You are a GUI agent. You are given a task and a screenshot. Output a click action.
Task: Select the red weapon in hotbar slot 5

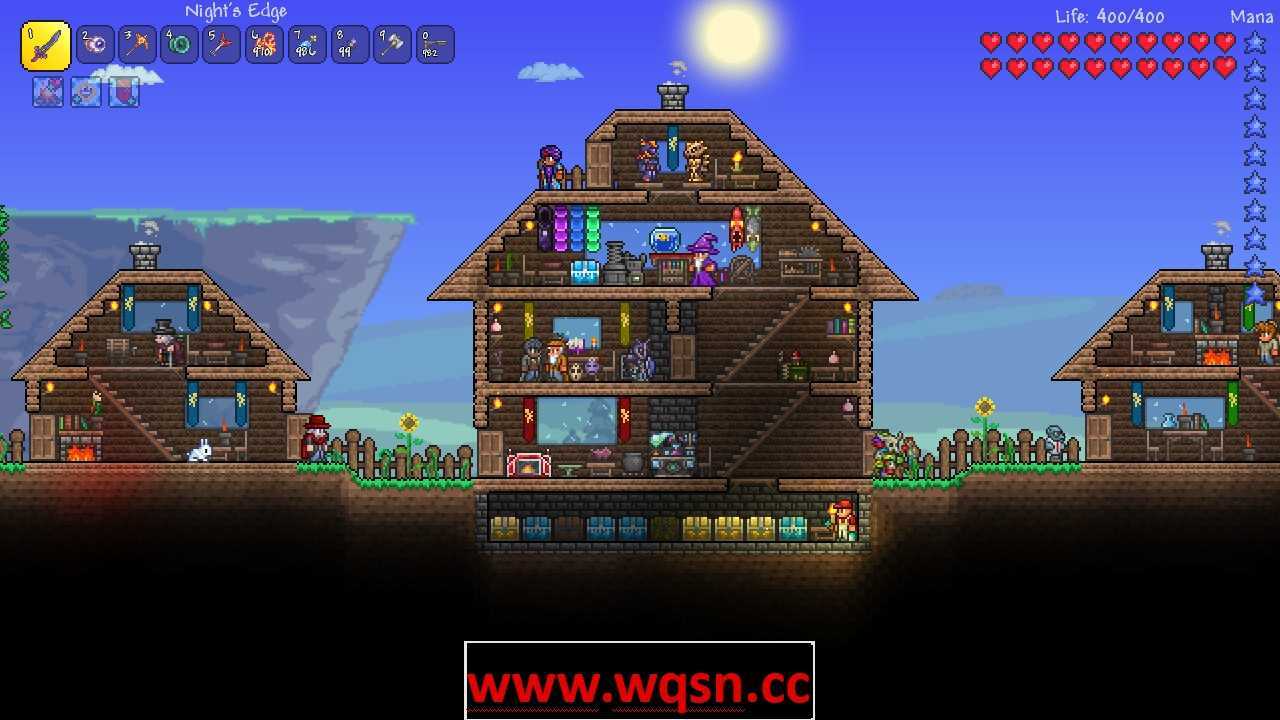(x=221, y=44)
